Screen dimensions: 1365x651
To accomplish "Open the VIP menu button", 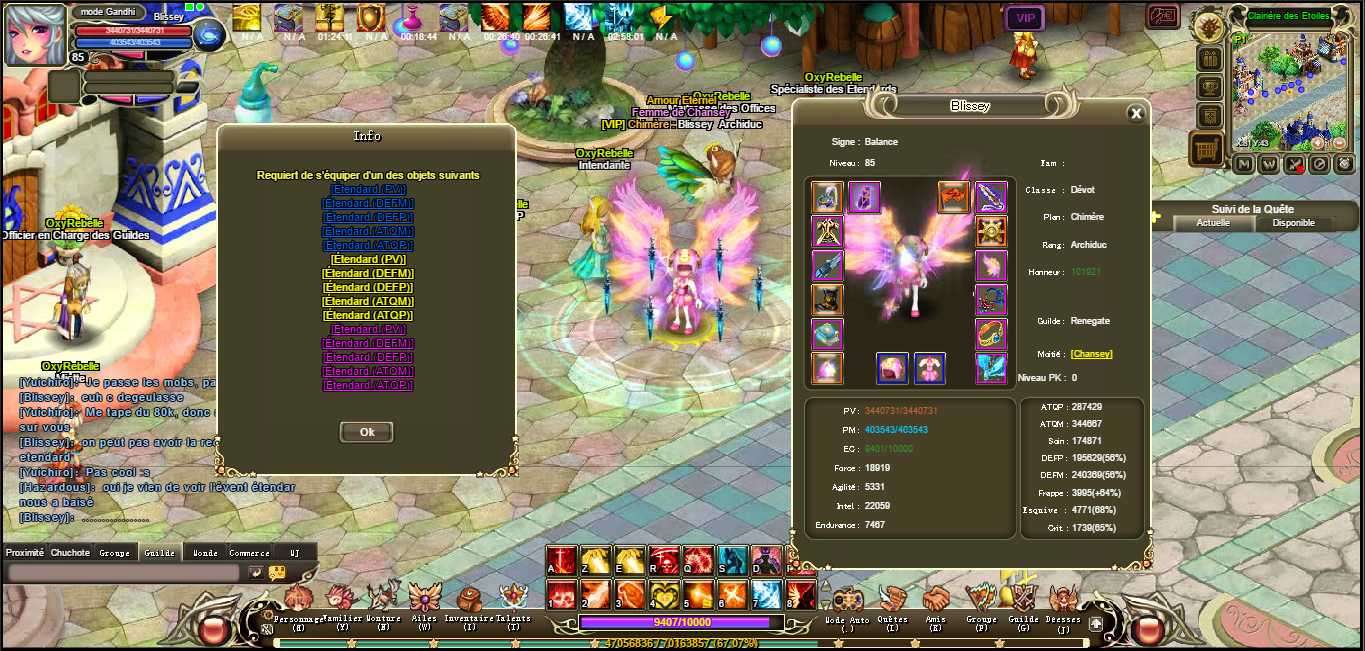I will pyautogui.click(x=1024, y=18).
